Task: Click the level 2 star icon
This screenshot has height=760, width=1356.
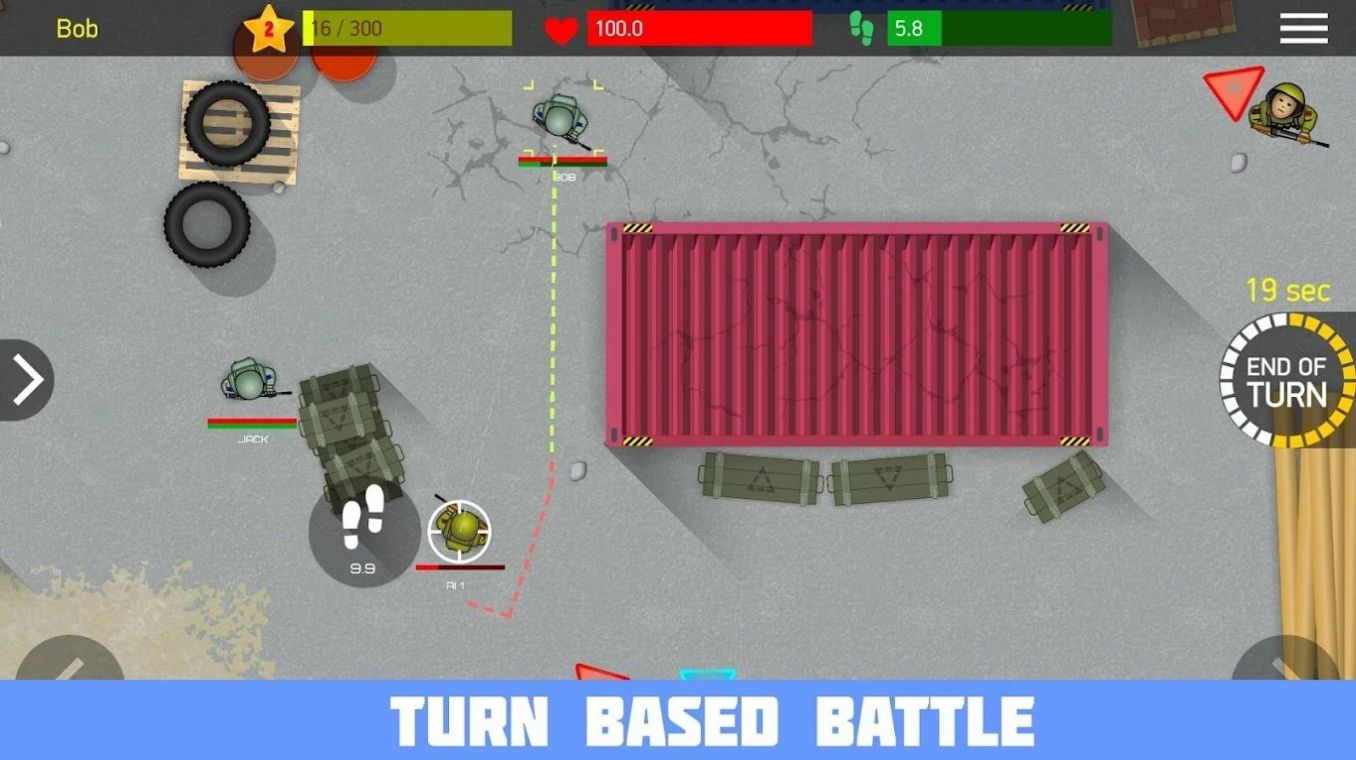Action: point(270,28)
